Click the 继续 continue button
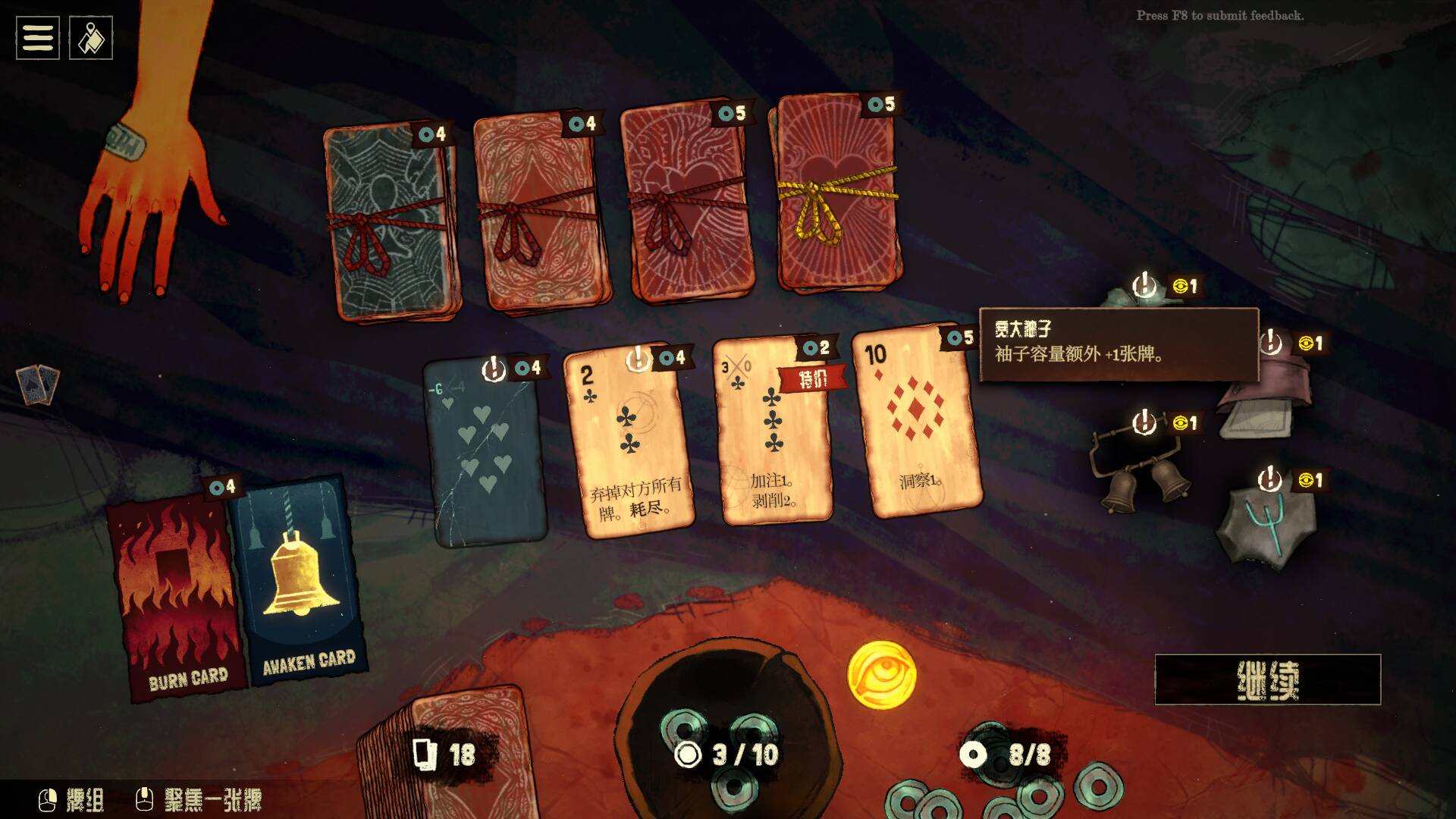Image resolution: width=1456 pixels, height=819 pixels. coord(1267,679)
